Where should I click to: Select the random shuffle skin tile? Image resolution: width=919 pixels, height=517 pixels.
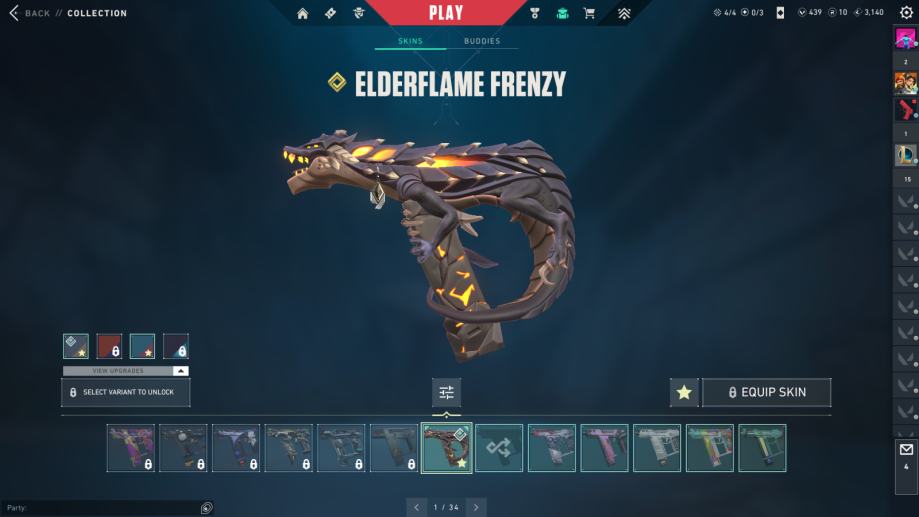point(498,448)
